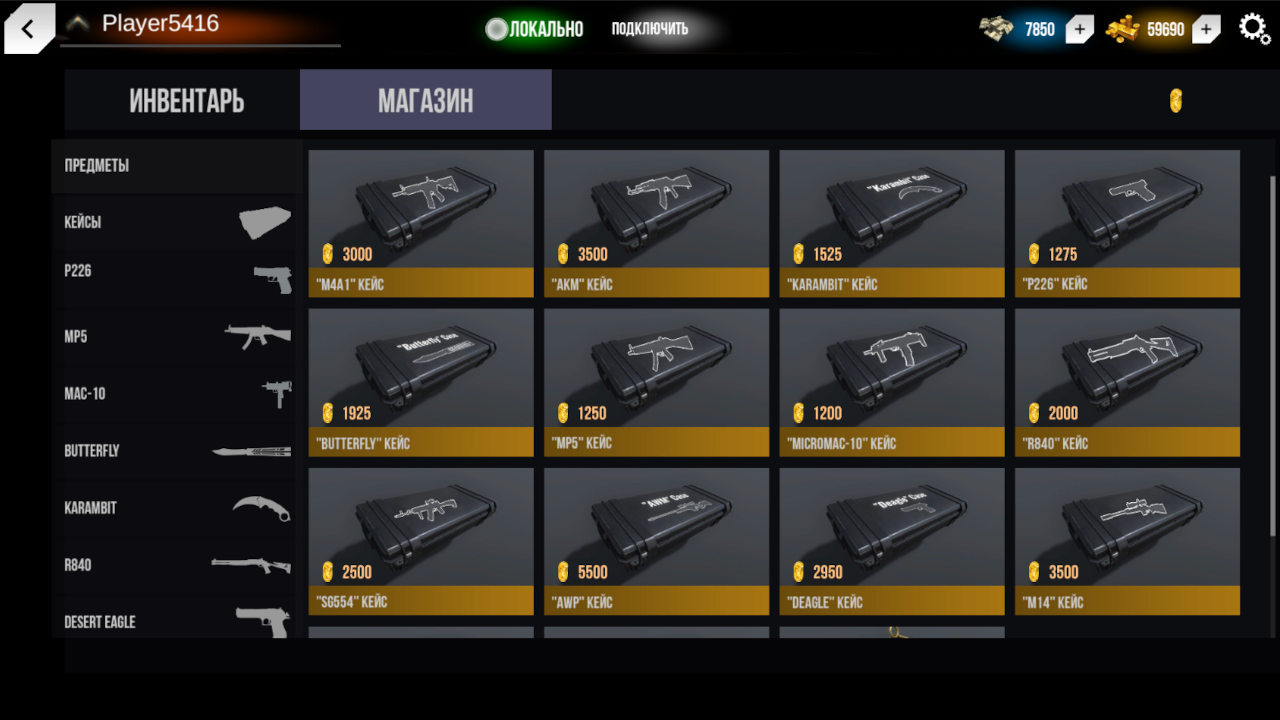The height and width of the screenshot is (720, 1280).
Task: Select the Butterfly knife category icon
Action: pyautogui.click(x=262, y=450)
